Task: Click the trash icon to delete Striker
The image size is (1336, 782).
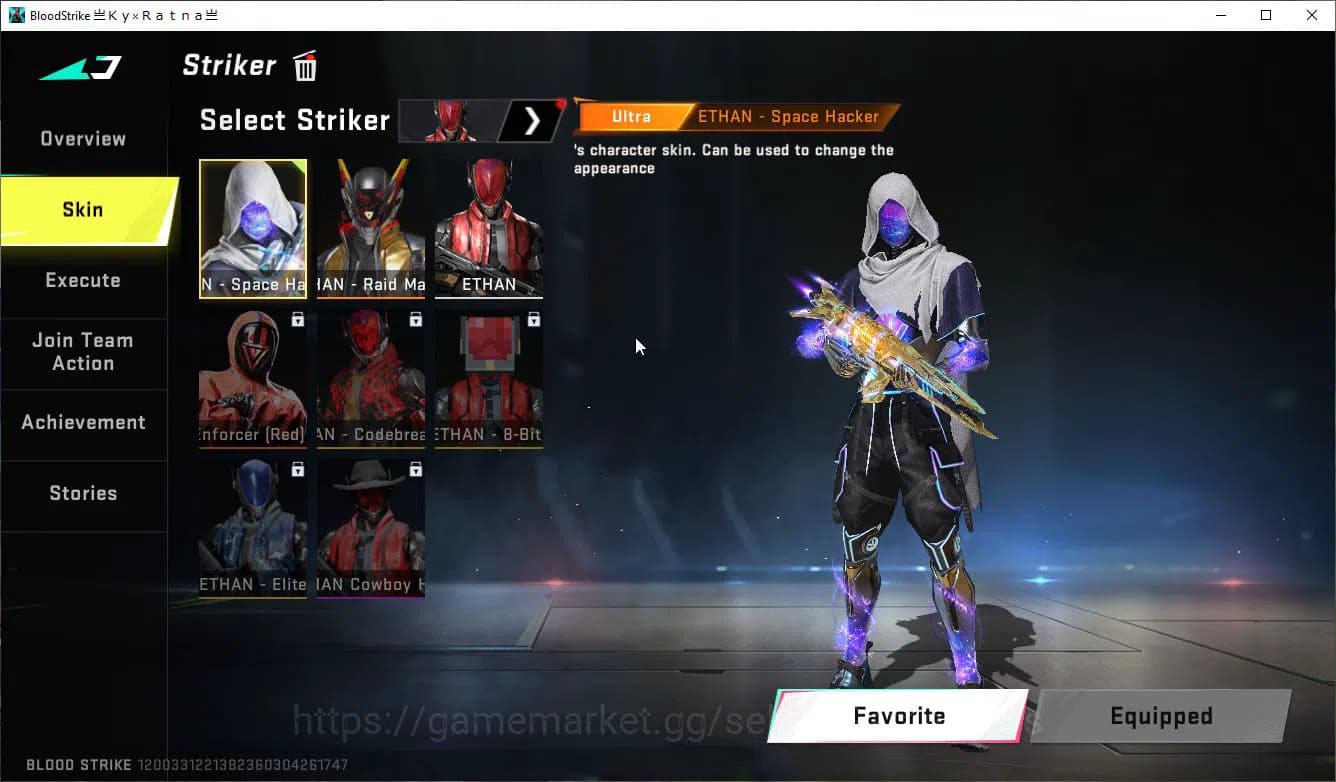Action: (304, 65)
